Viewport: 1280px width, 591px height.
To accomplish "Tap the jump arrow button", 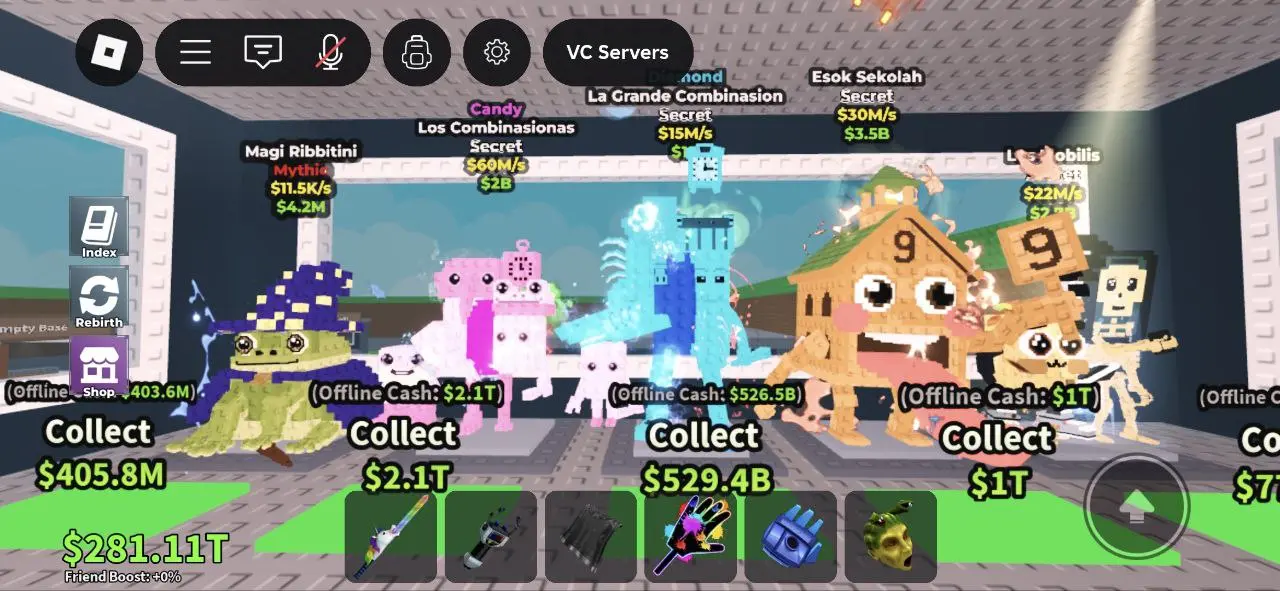I will tap(1137, 506).
